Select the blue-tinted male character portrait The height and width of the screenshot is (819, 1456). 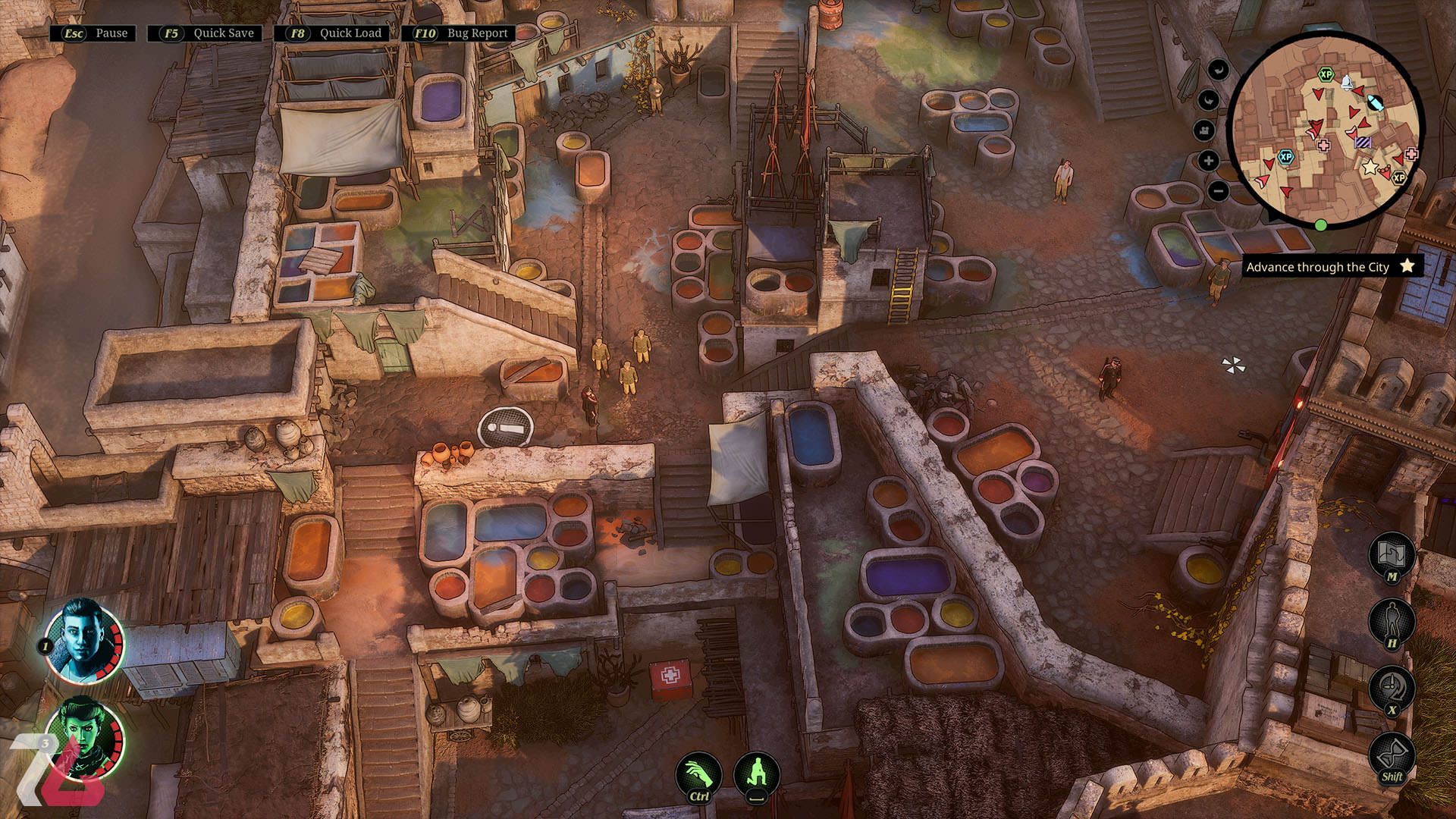83,641
